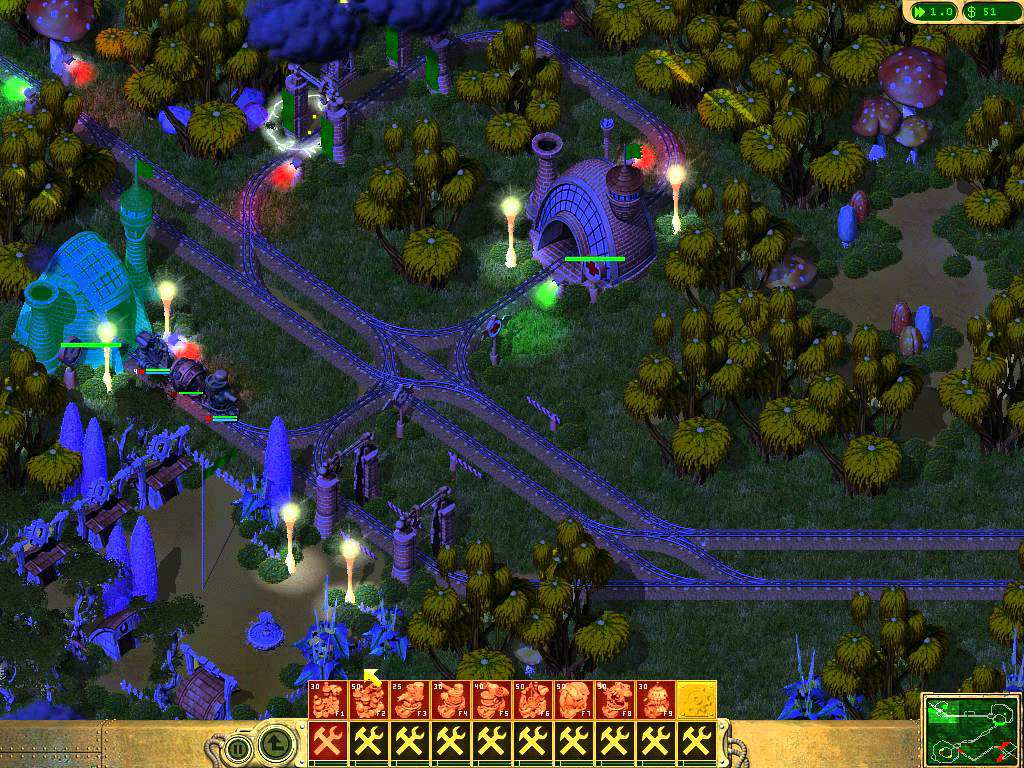Screen dimensions: 1024x768
Task: Choose the F8 unit card
Action: point(614,700)
